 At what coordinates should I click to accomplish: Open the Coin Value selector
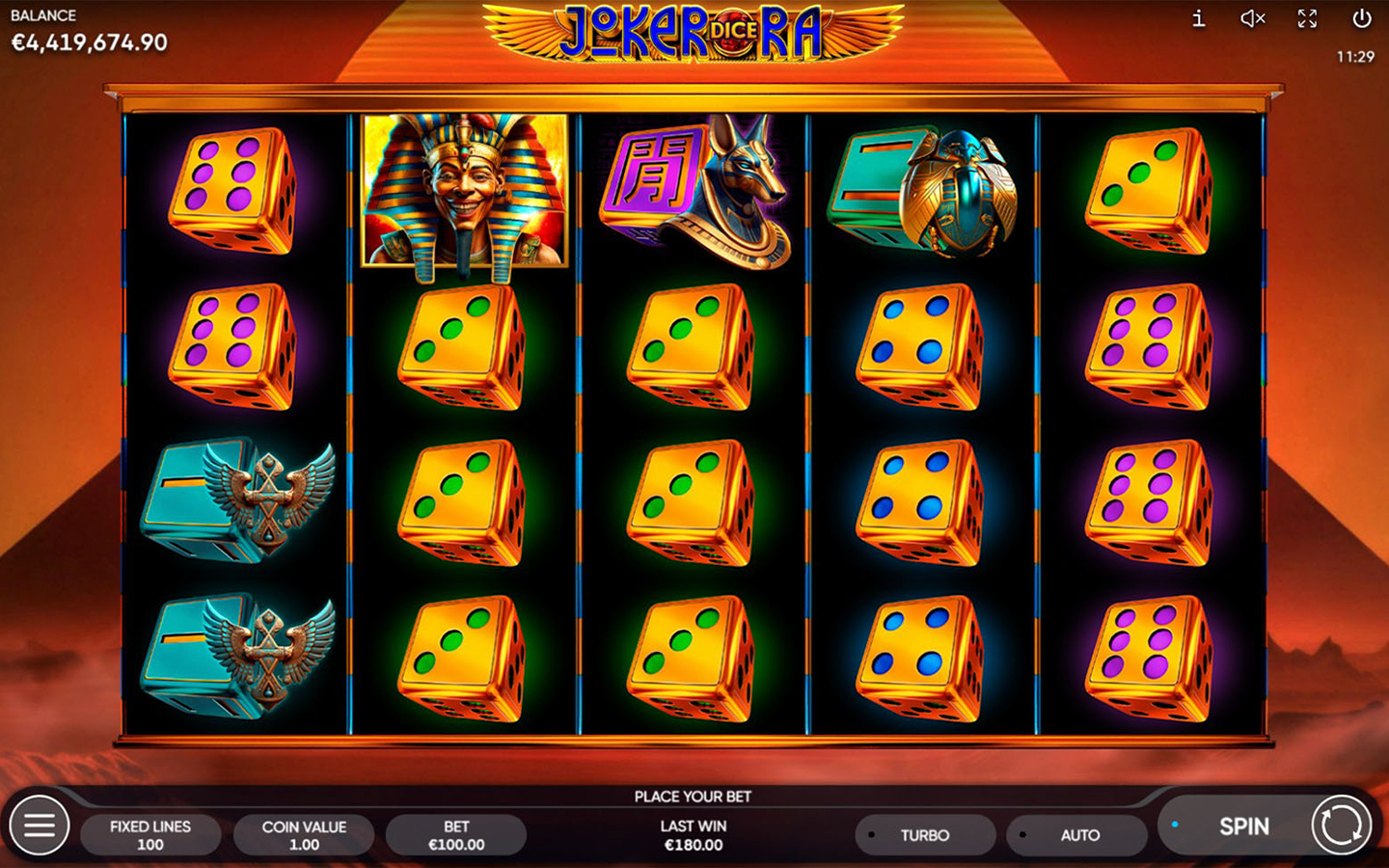click(x=304, y=835)
